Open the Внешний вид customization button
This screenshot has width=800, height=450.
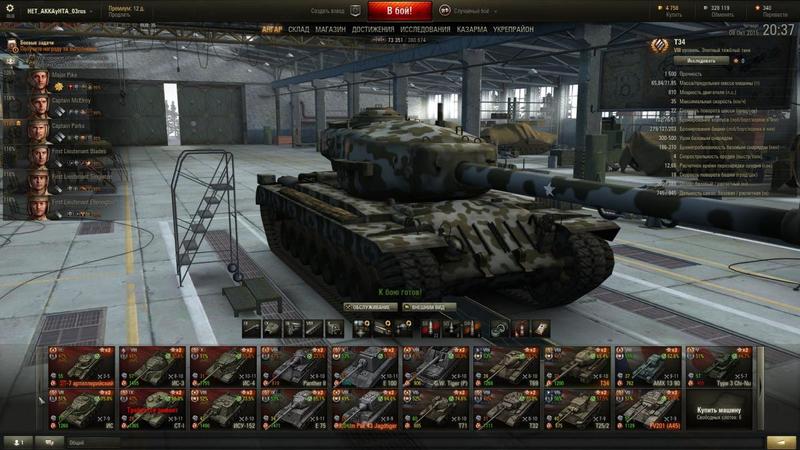[x=429, y=307]
